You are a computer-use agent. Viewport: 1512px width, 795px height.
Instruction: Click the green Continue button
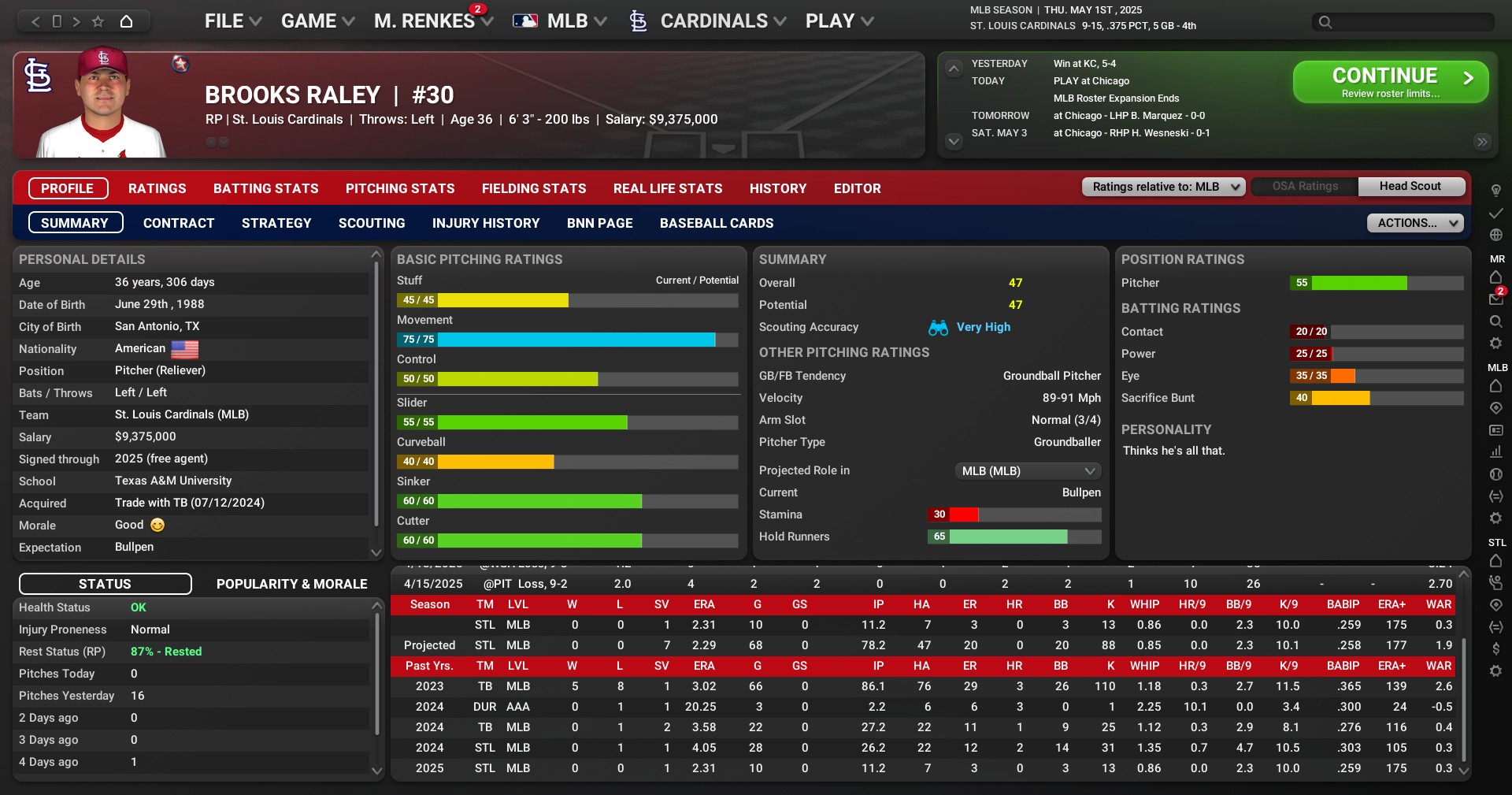click(1390, 82)
